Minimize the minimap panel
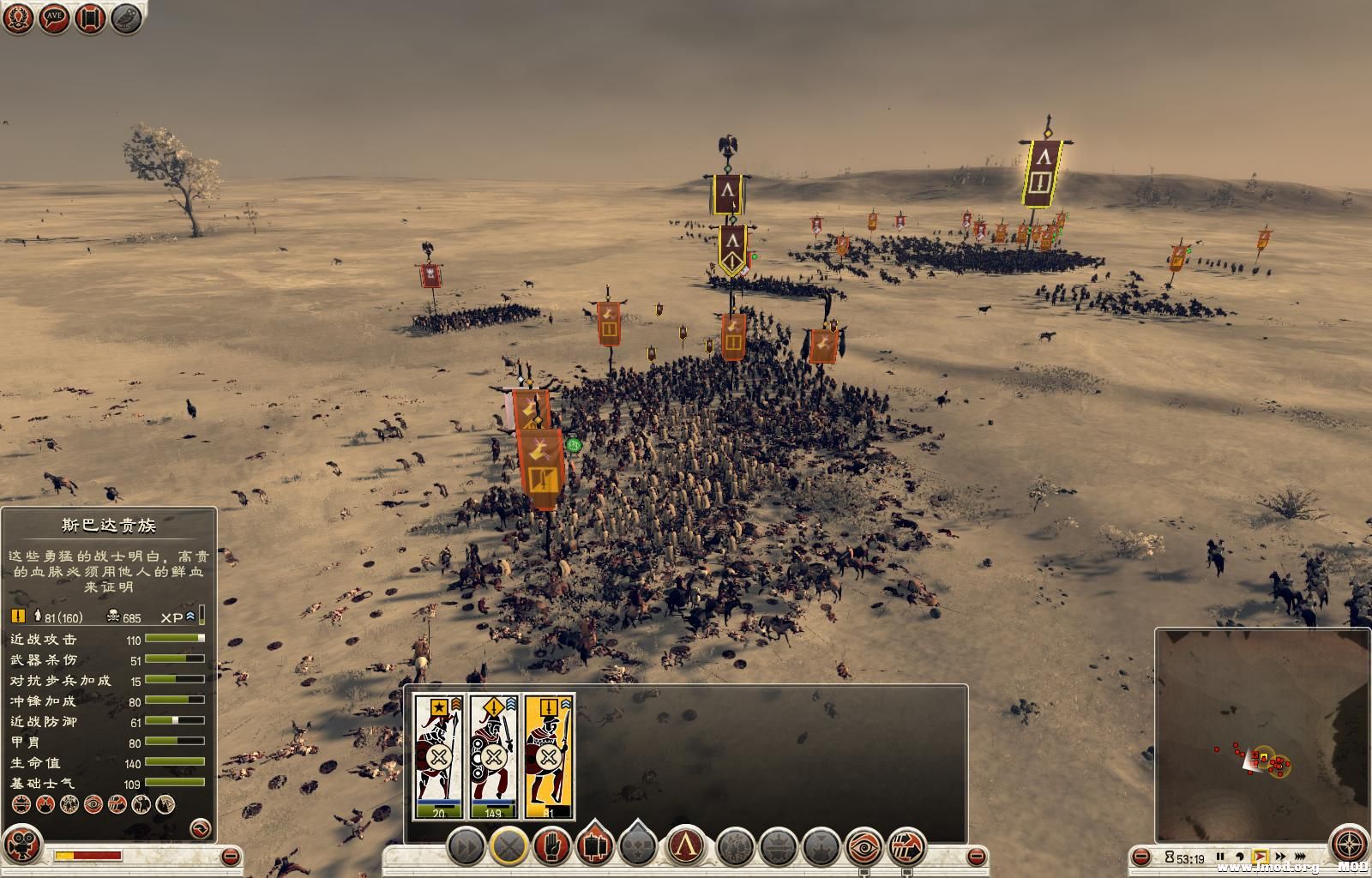1372x878 pixels. point(1141,856)
